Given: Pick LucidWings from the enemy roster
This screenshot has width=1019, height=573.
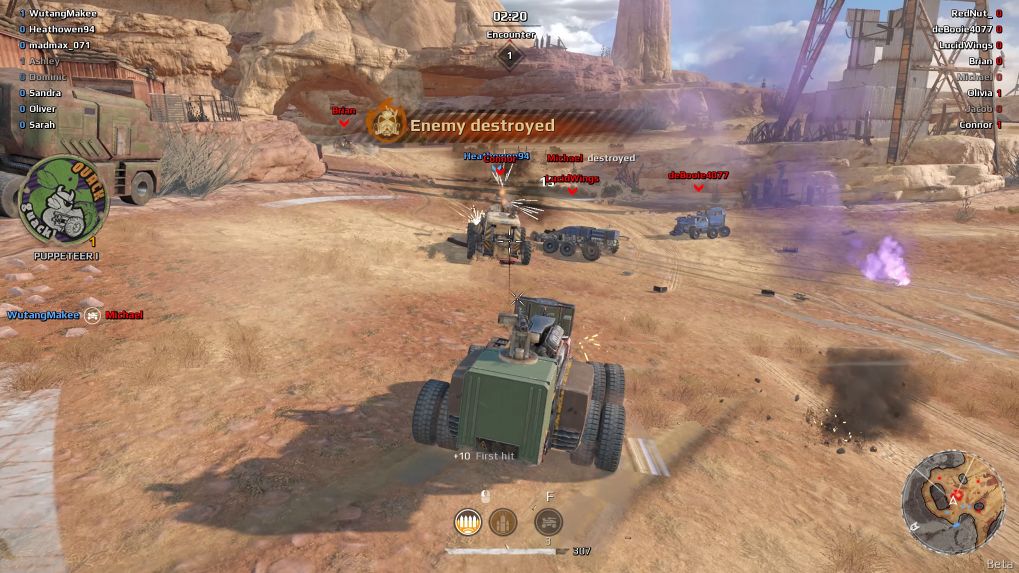Looking at the screenshot, I should point(965,45).
